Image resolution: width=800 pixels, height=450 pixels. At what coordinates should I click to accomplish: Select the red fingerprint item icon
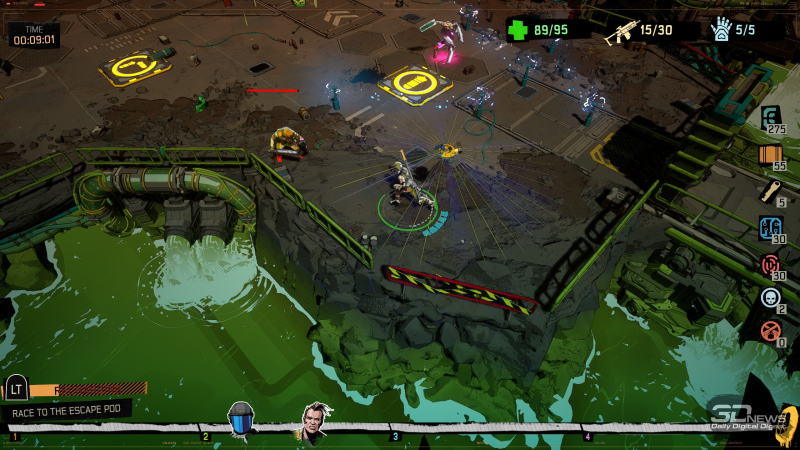(x=770, y=265)
